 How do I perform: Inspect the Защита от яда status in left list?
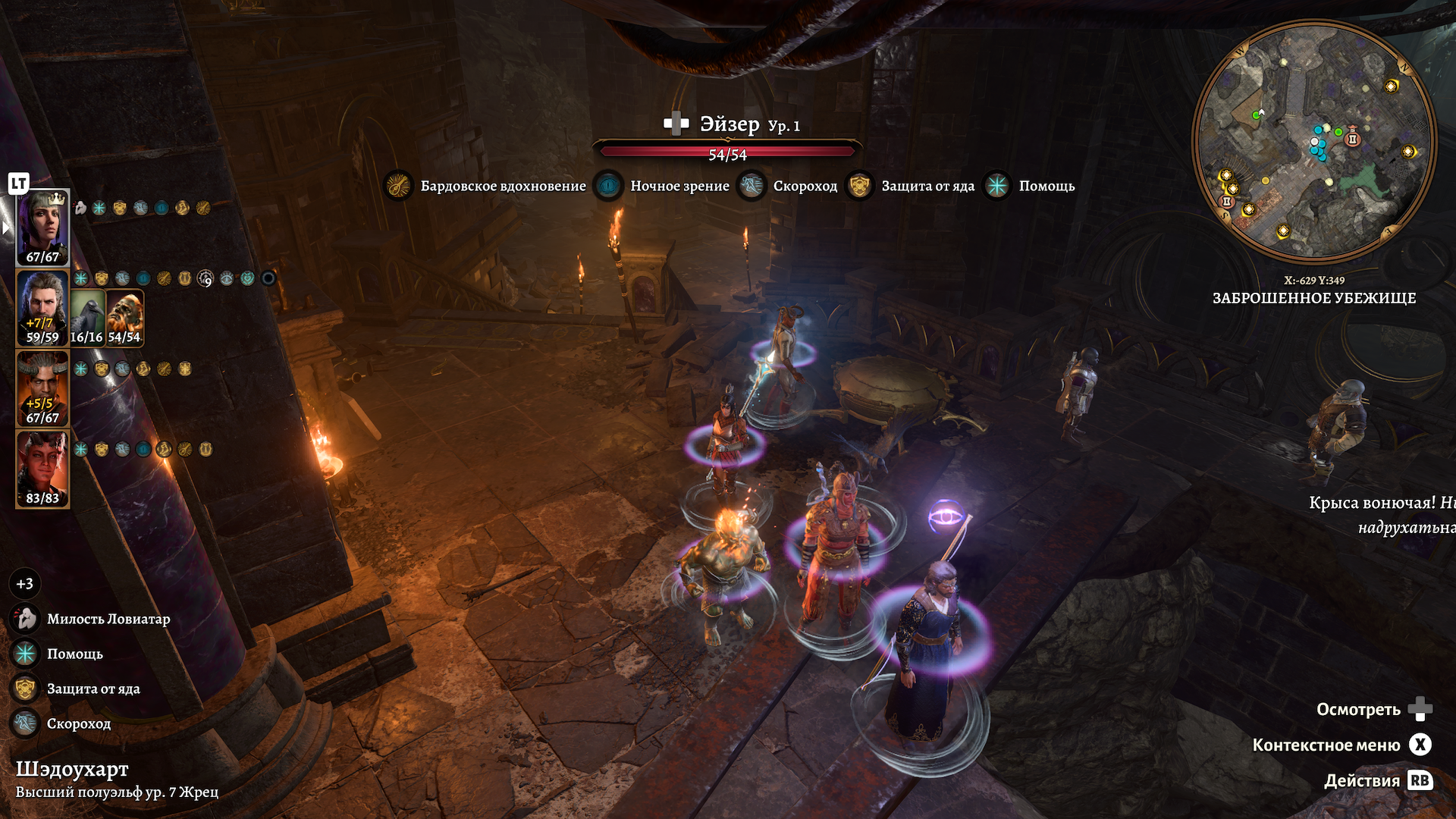26,689
